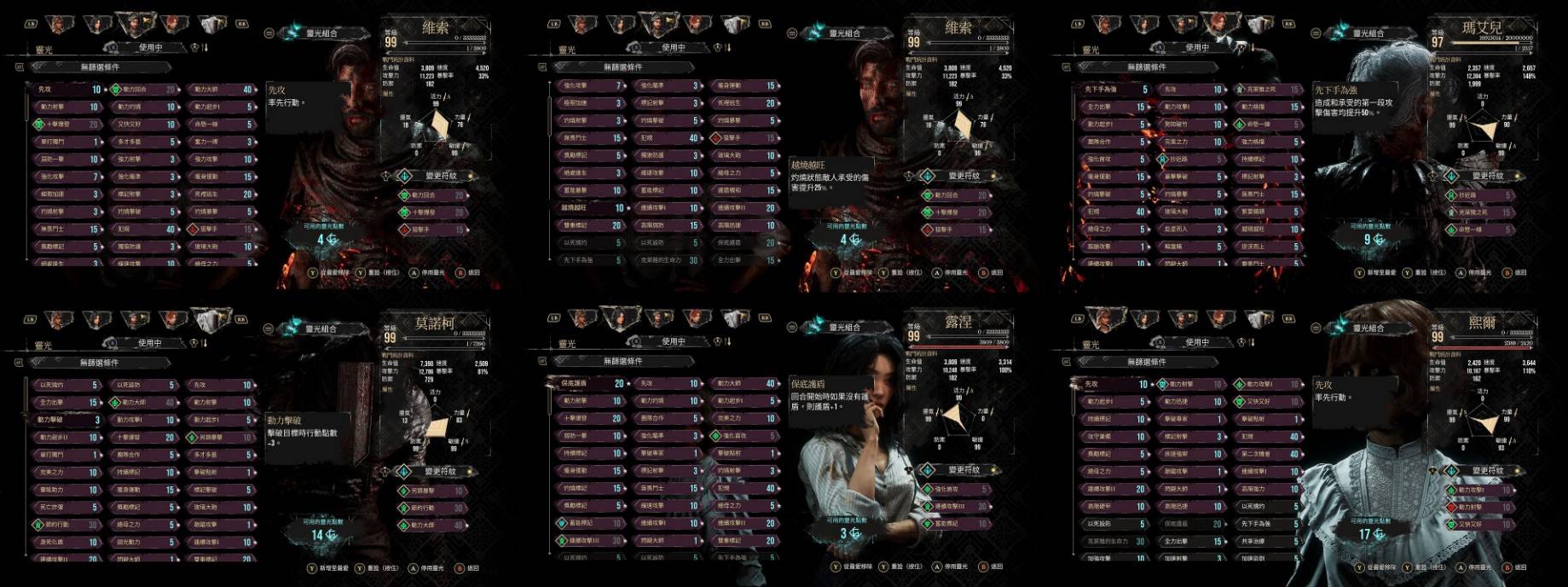This screenshot has width=1568, height=587.
Task: Open 變更符紋 on 露涅's screen
Action: [963, 470]
